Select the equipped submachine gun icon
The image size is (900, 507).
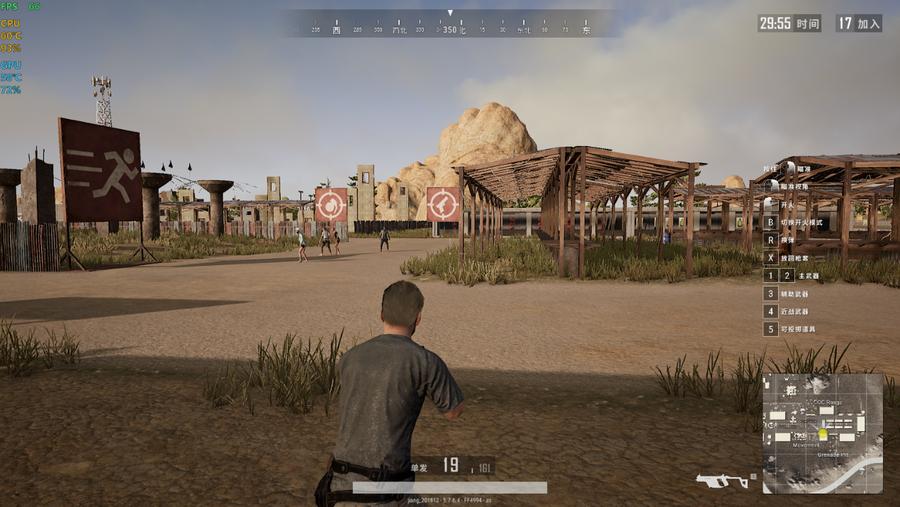point(722,481)
